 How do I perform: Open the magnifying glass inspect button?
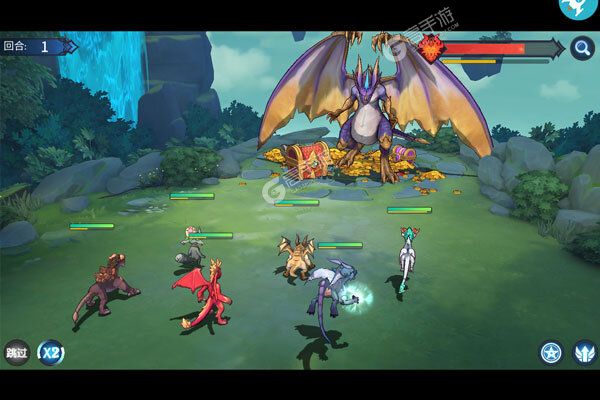point(583,48)
